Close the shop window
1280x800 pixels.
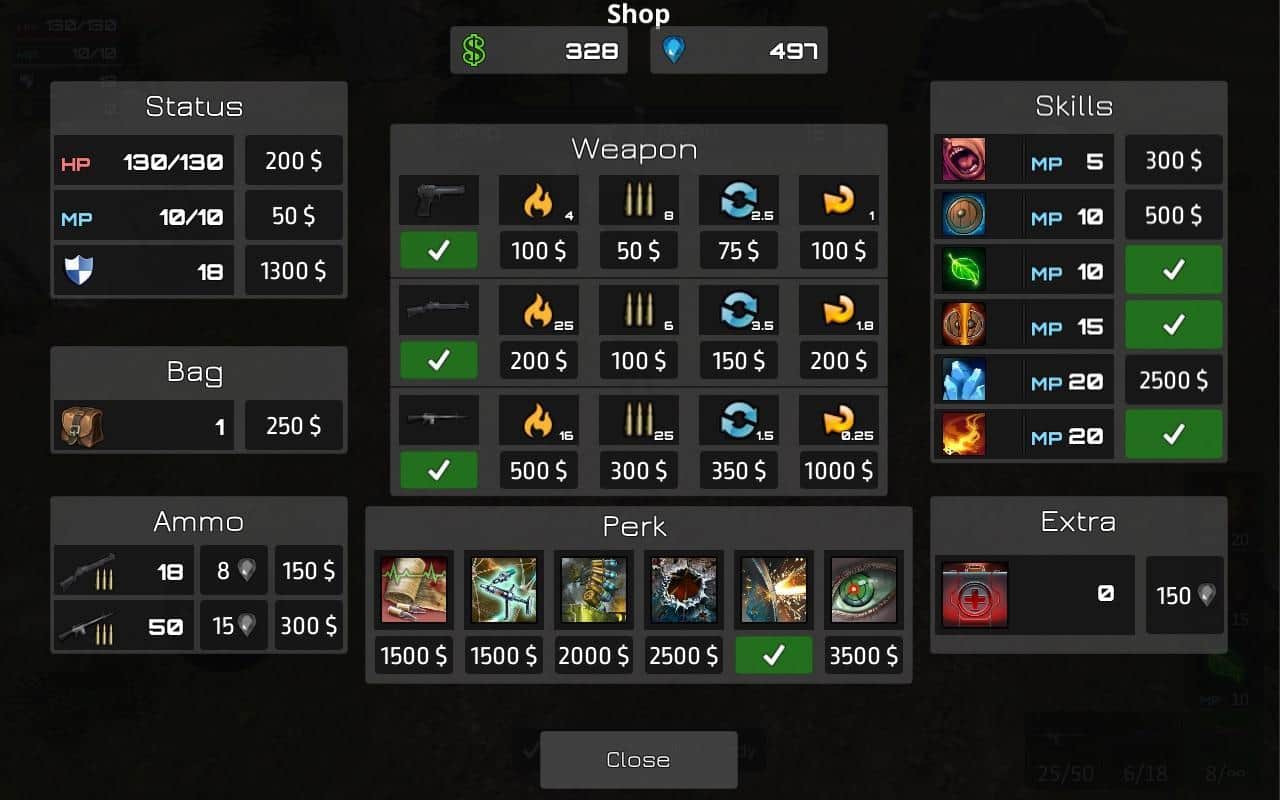pyautogui.click(x=638, y=760)
